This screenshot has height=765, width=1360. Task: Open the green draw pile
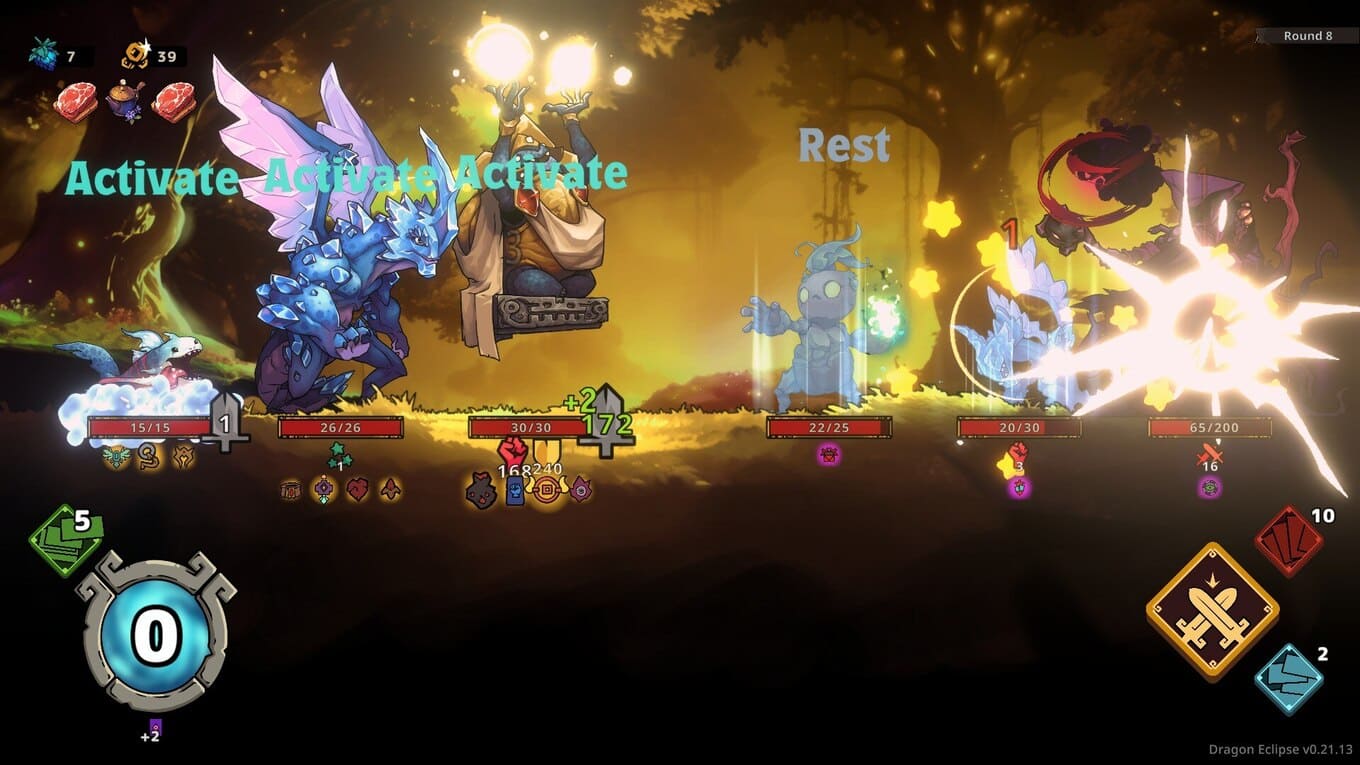pyautogui.click(x=66, y=541)
